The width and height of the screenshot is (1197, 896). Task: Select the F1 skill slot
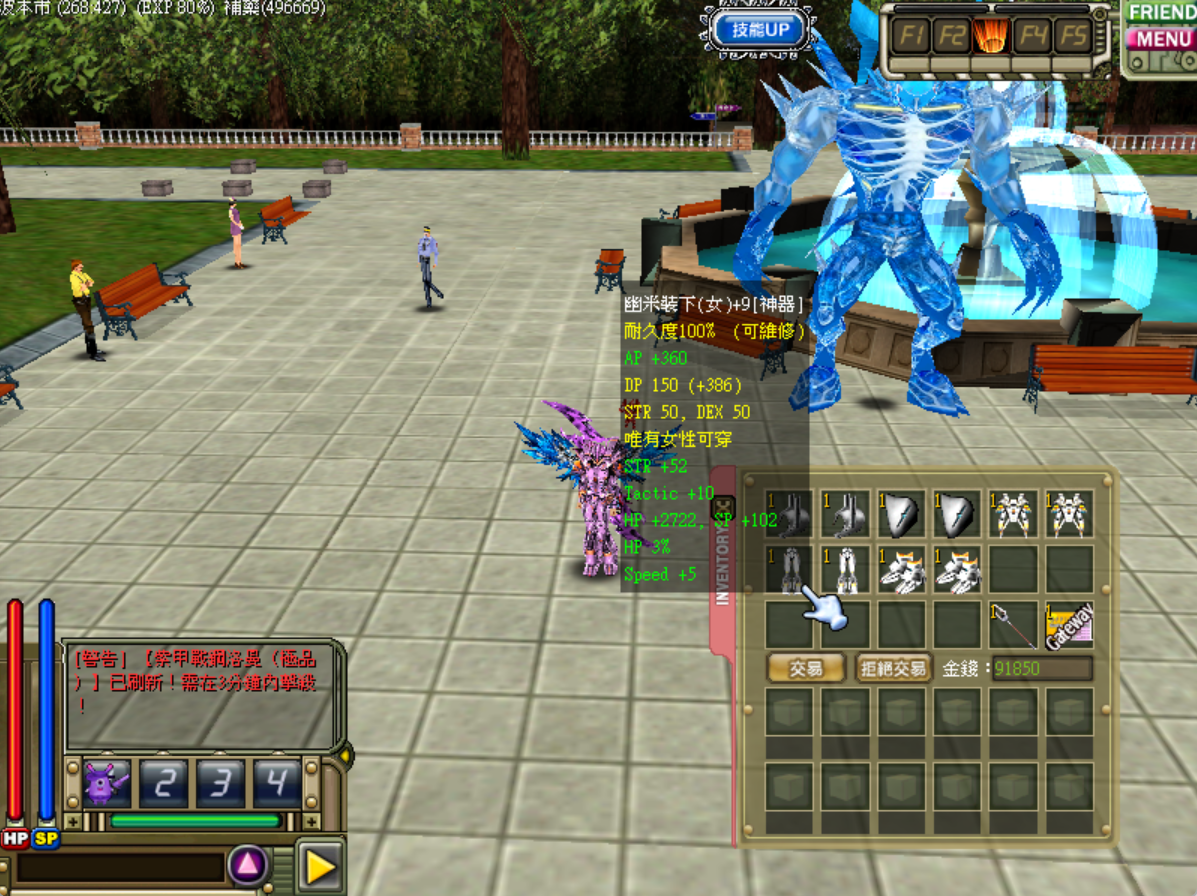(910, 37)
